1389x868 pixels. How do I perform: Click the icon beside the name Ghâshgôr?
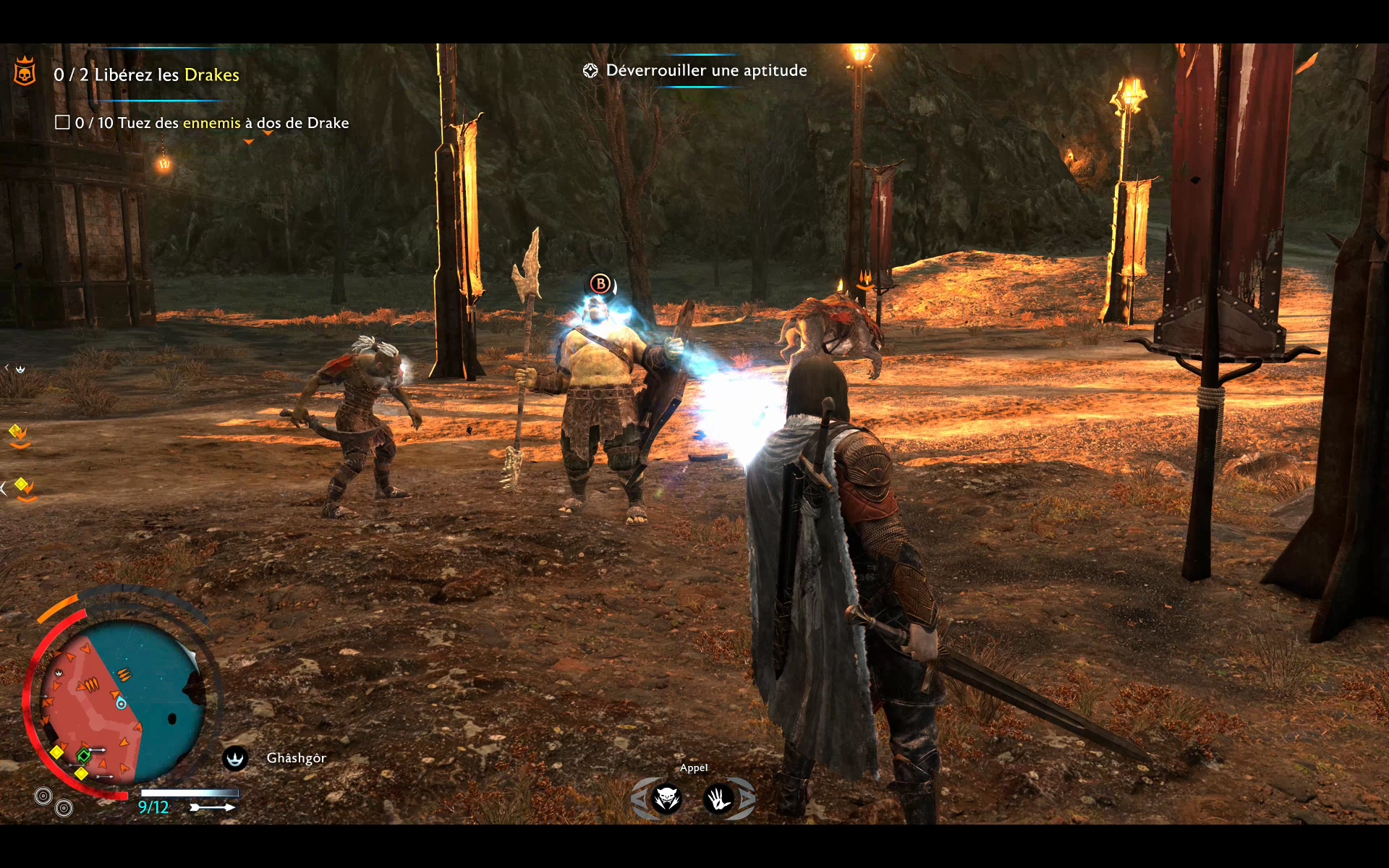pos(235,758)
